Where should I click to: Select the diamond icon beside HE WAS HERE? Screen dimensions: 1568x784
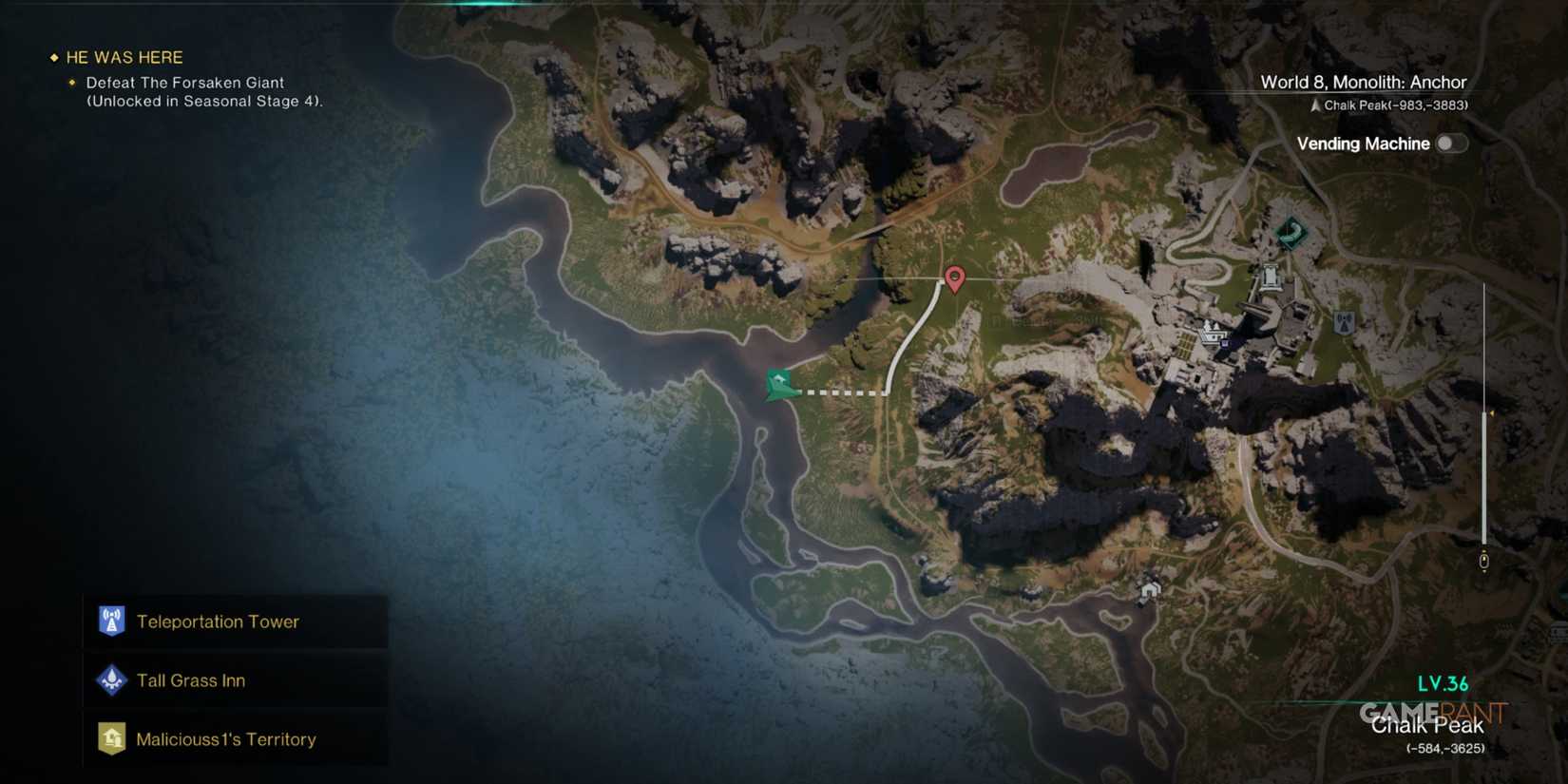pyautogui.click(x=52, y=57)
